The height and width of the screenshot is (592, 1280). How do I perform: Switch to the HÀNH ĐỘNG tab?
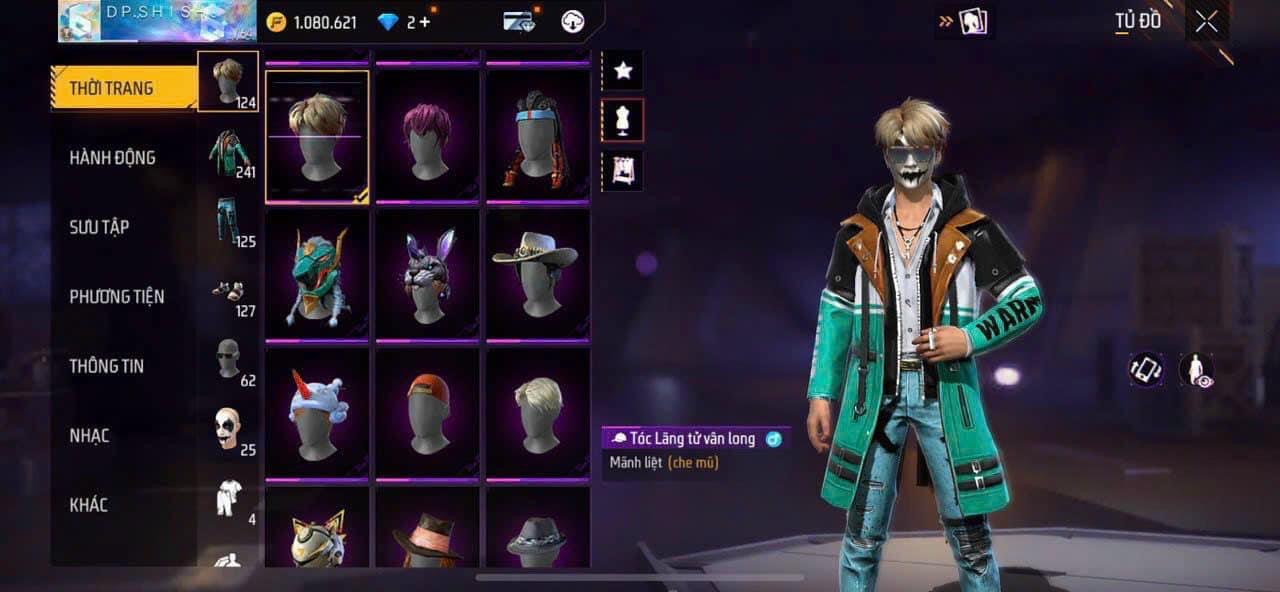(x=112, y=158)
